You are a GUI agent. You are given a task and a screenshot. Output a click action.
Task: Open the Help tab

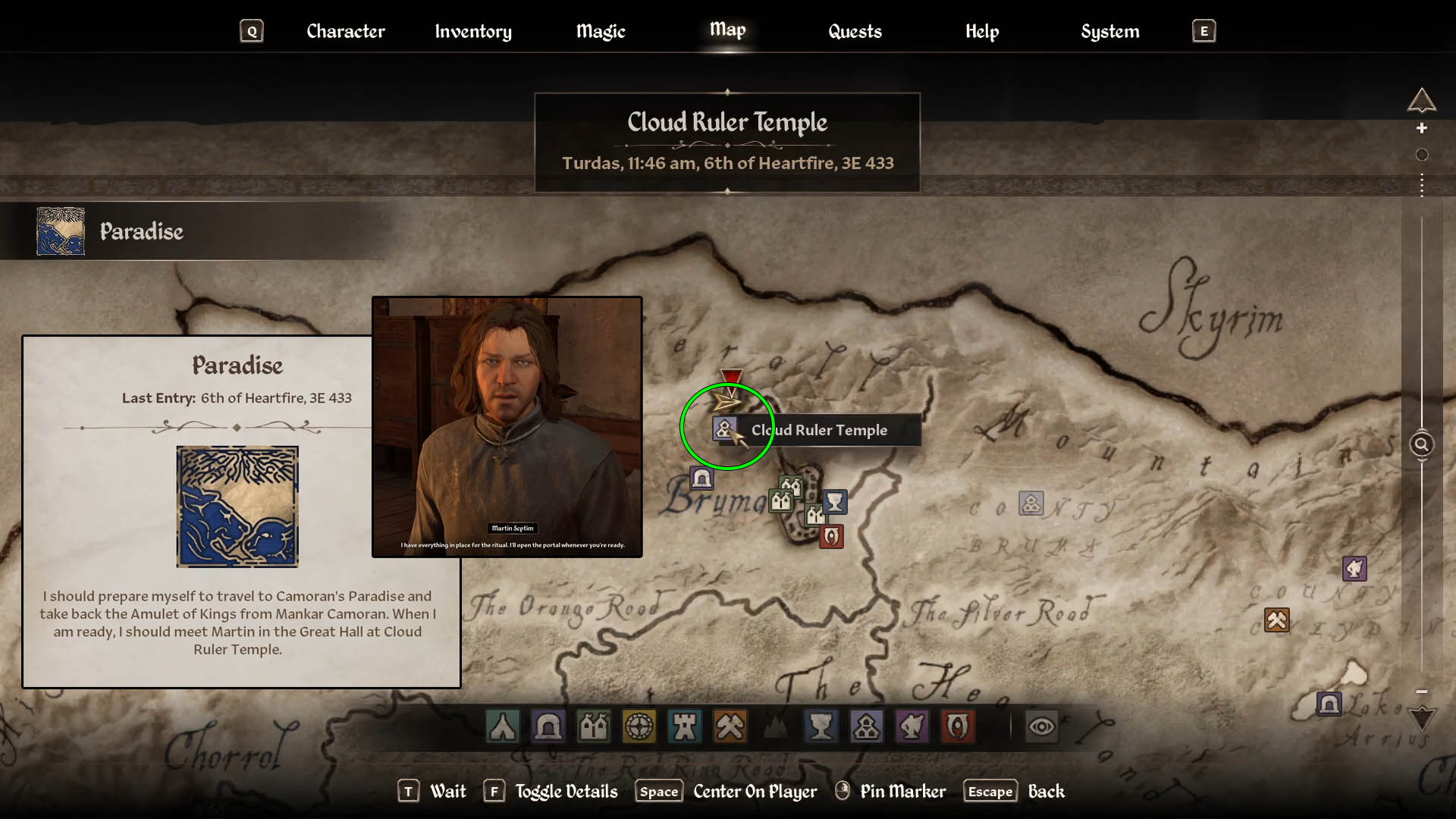coord(982,31)
